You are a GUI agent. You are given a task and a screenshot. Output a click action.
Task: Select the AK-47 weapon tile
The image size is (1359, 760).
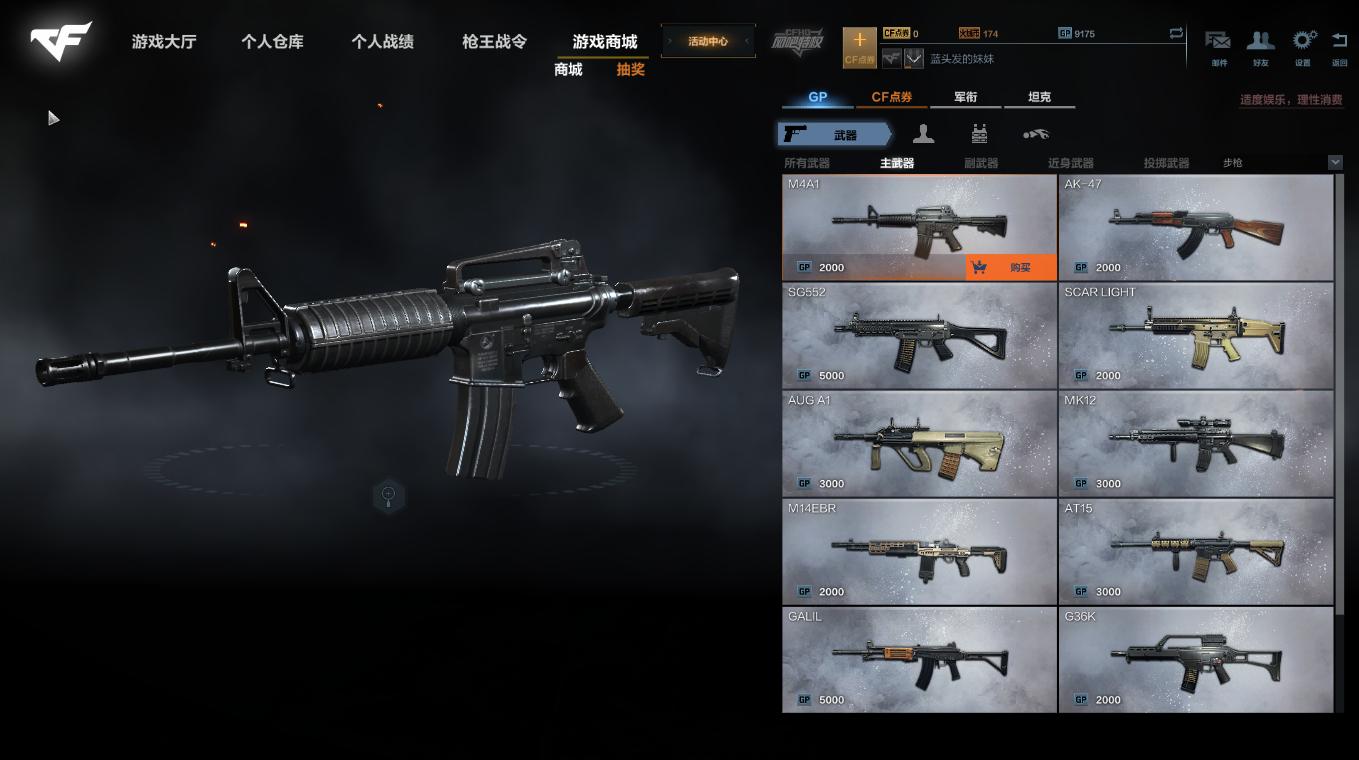coord(1195,227)
